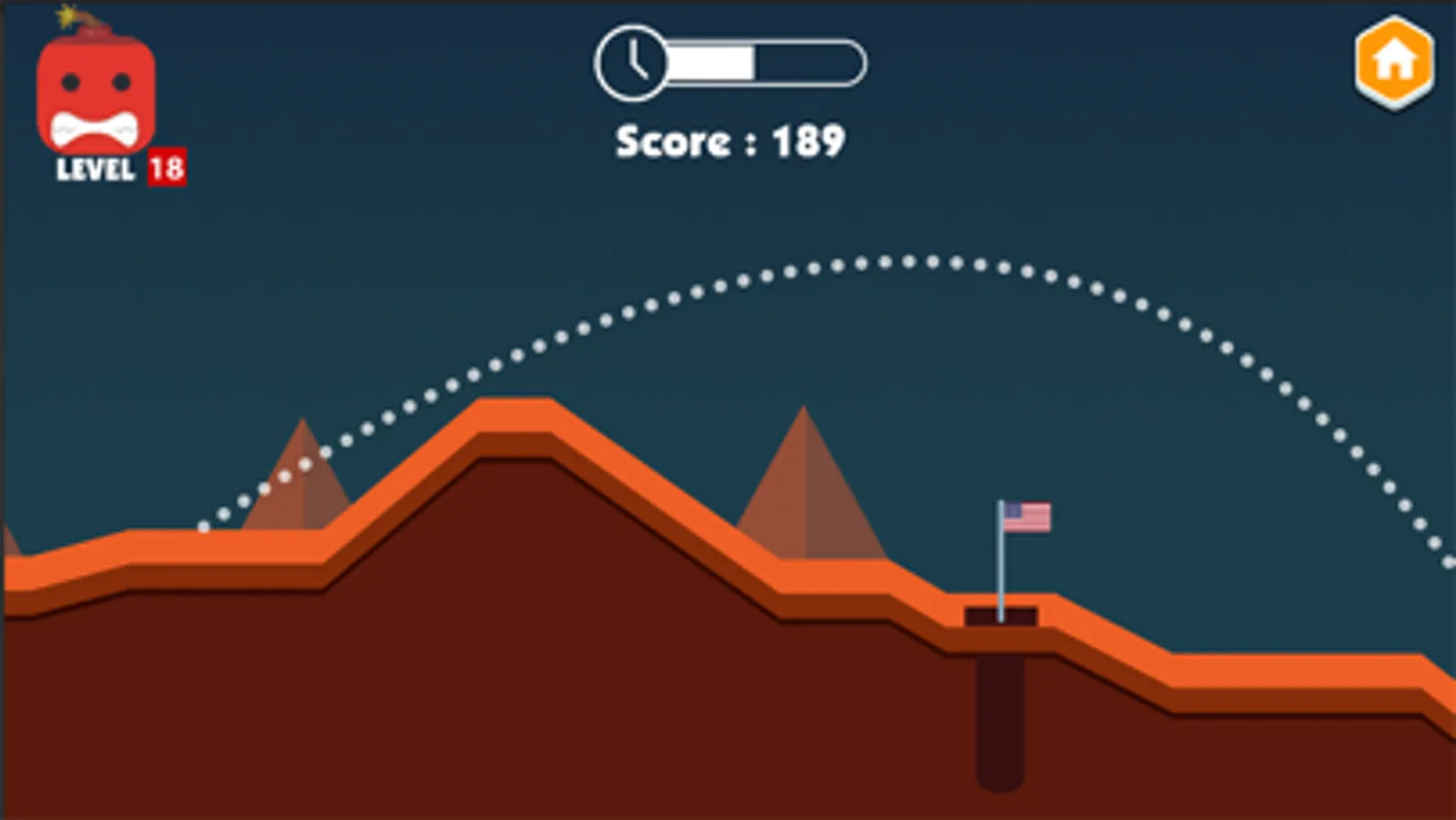Screen dimensions: 1456x820
Task: Click the white timer progress bar
Action: 765,62
